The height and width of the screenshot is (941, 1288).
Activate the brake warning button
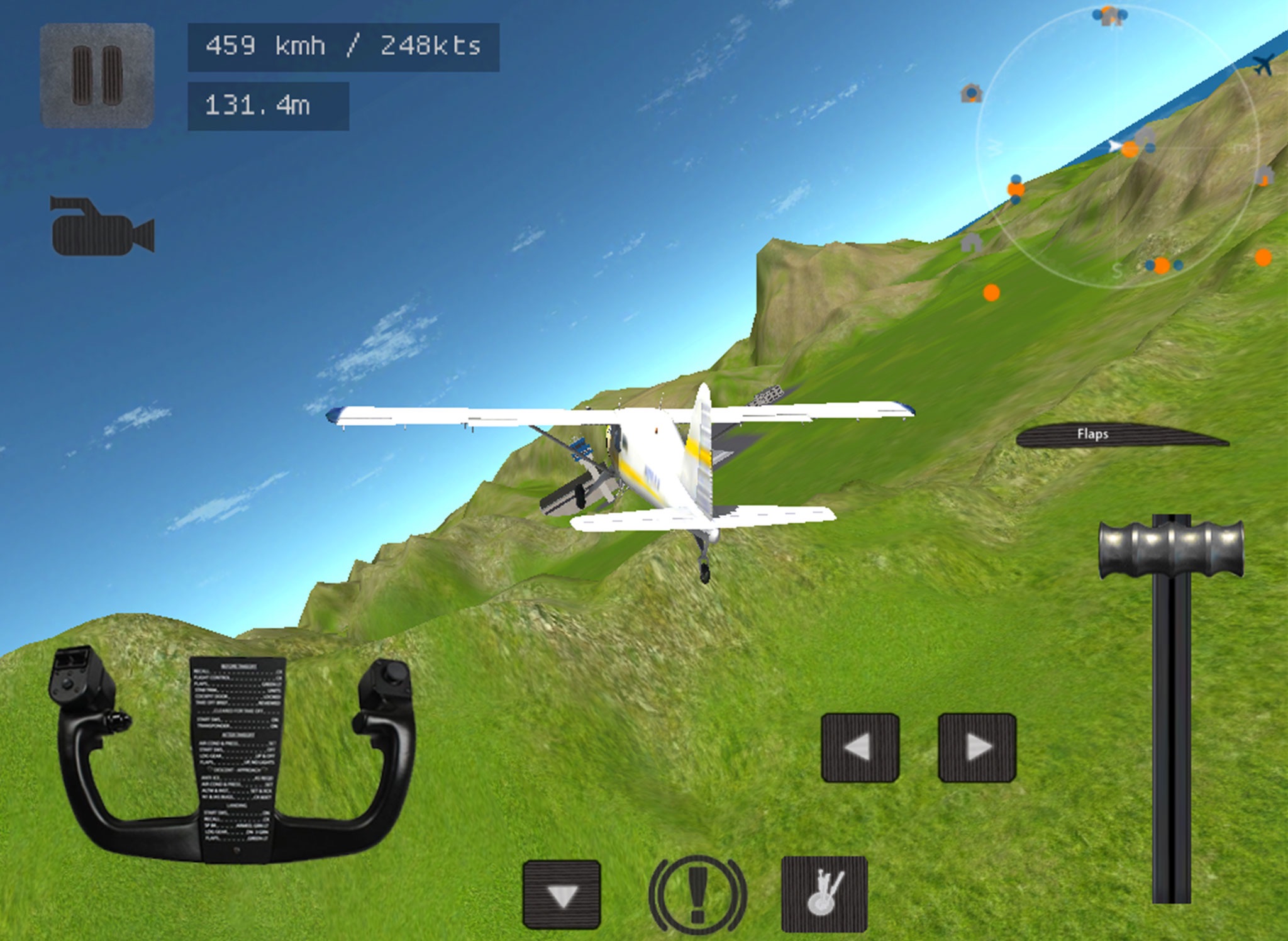tap(697, 894)
